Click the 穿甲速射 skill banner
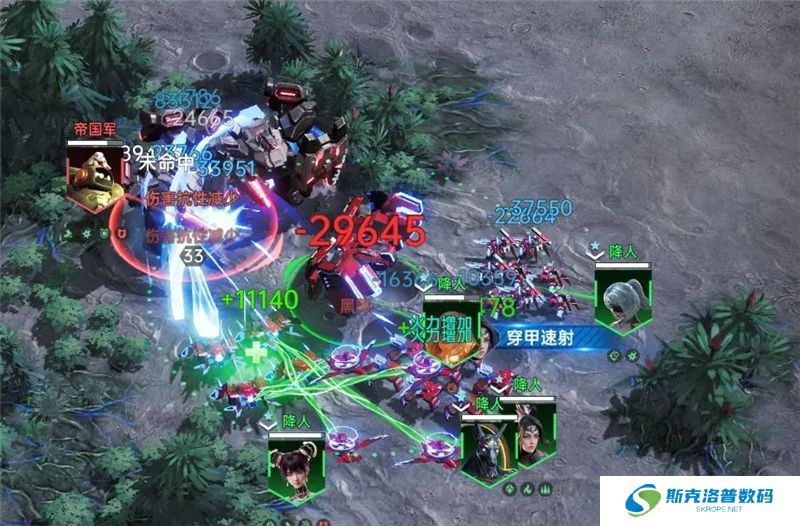The image size is (800, 526). pos(542,337)
